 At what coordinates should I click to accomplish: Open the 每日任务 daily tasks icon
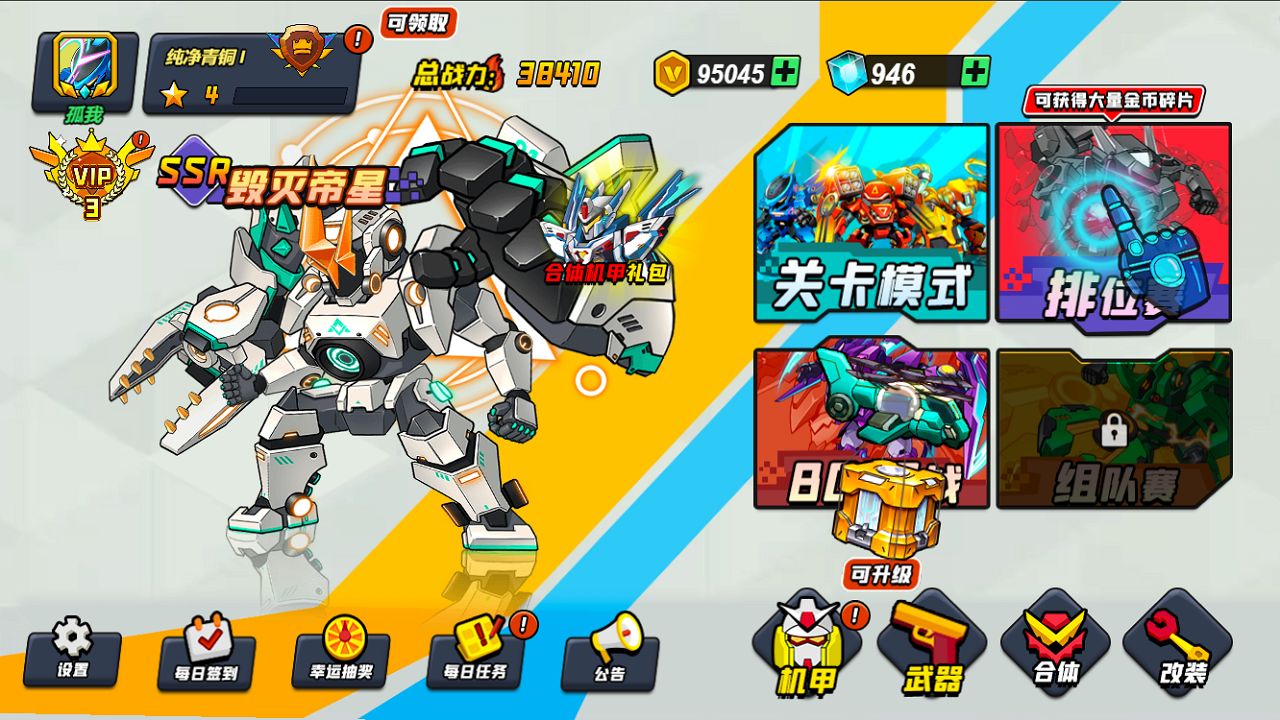tap(478, 662)
